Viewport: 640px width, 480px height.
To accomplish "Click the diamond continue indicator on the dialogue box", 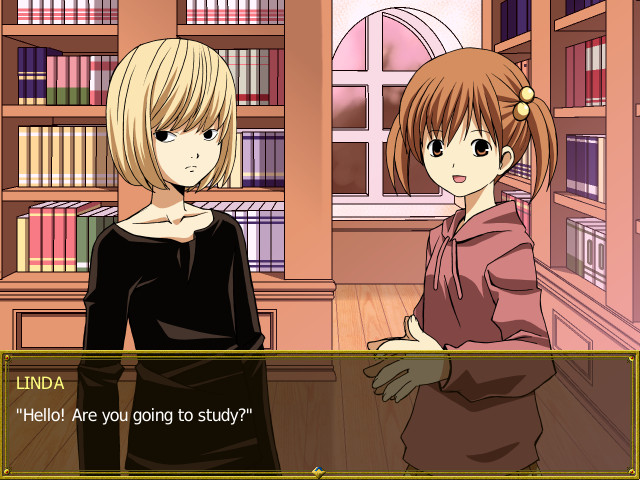I will [318, 471].
